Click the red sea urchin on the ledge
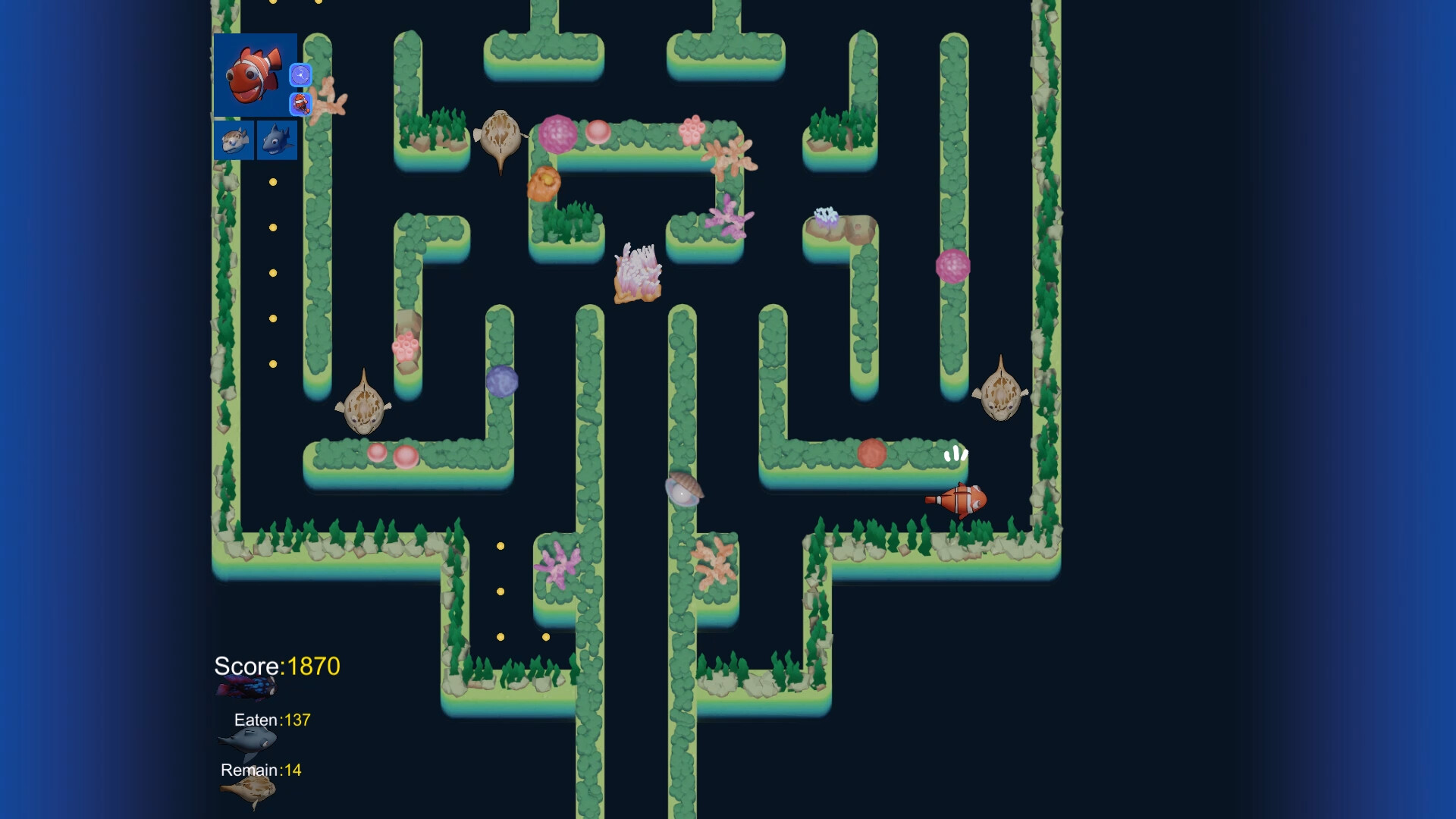This screenshot has width=1456, height=819. (x=872, y=455)
